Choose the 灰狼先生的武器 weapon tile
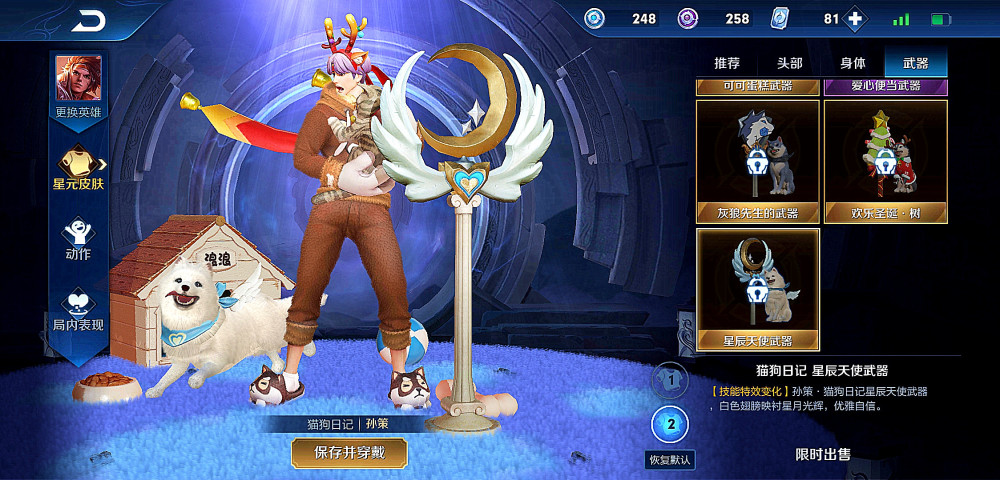Screen dimensions: 1000x480 (758, 161)
